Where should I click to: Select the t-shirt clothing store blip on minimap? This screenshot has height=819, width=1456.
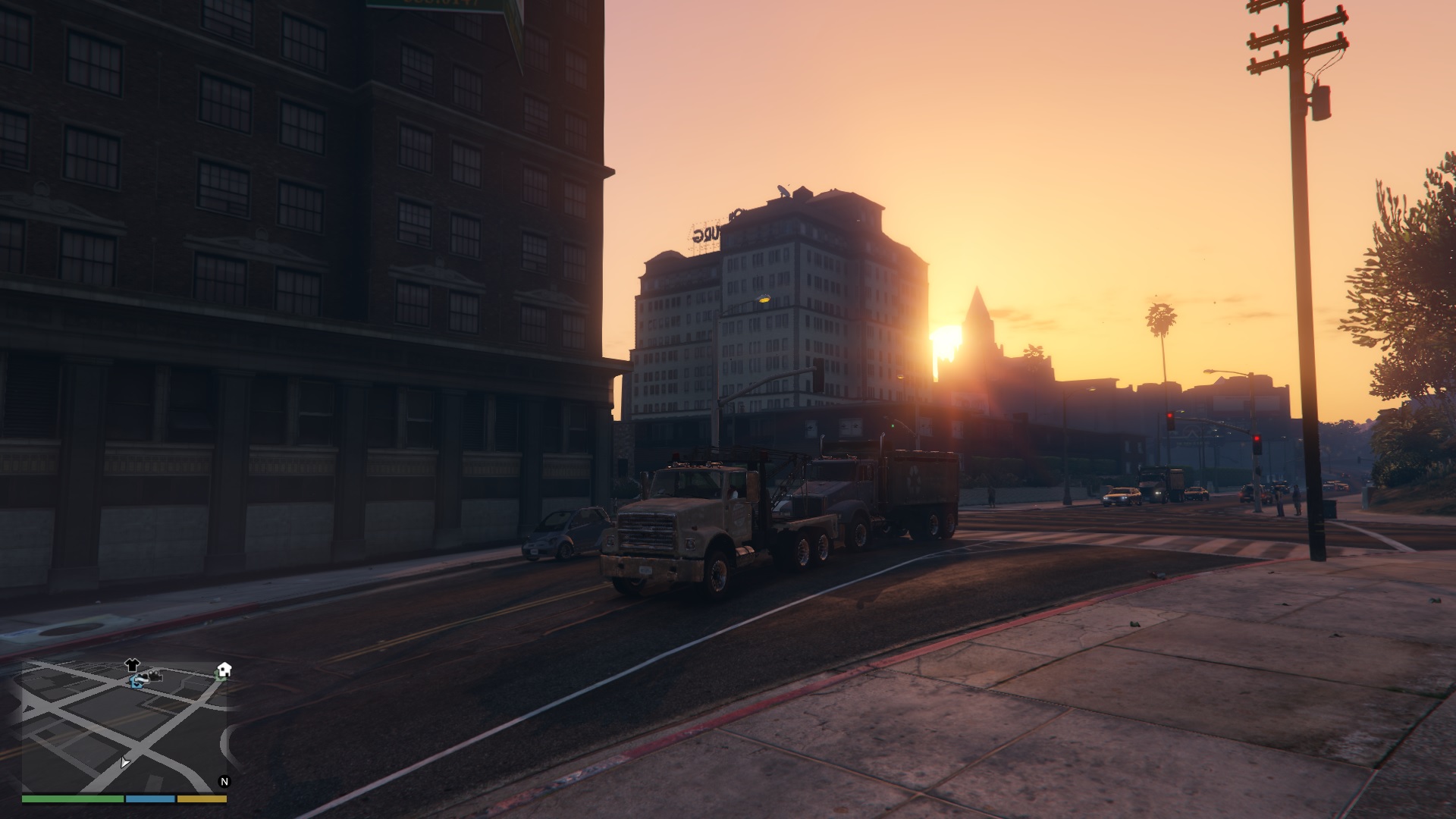pyautogui.click(x=131, y=666)
